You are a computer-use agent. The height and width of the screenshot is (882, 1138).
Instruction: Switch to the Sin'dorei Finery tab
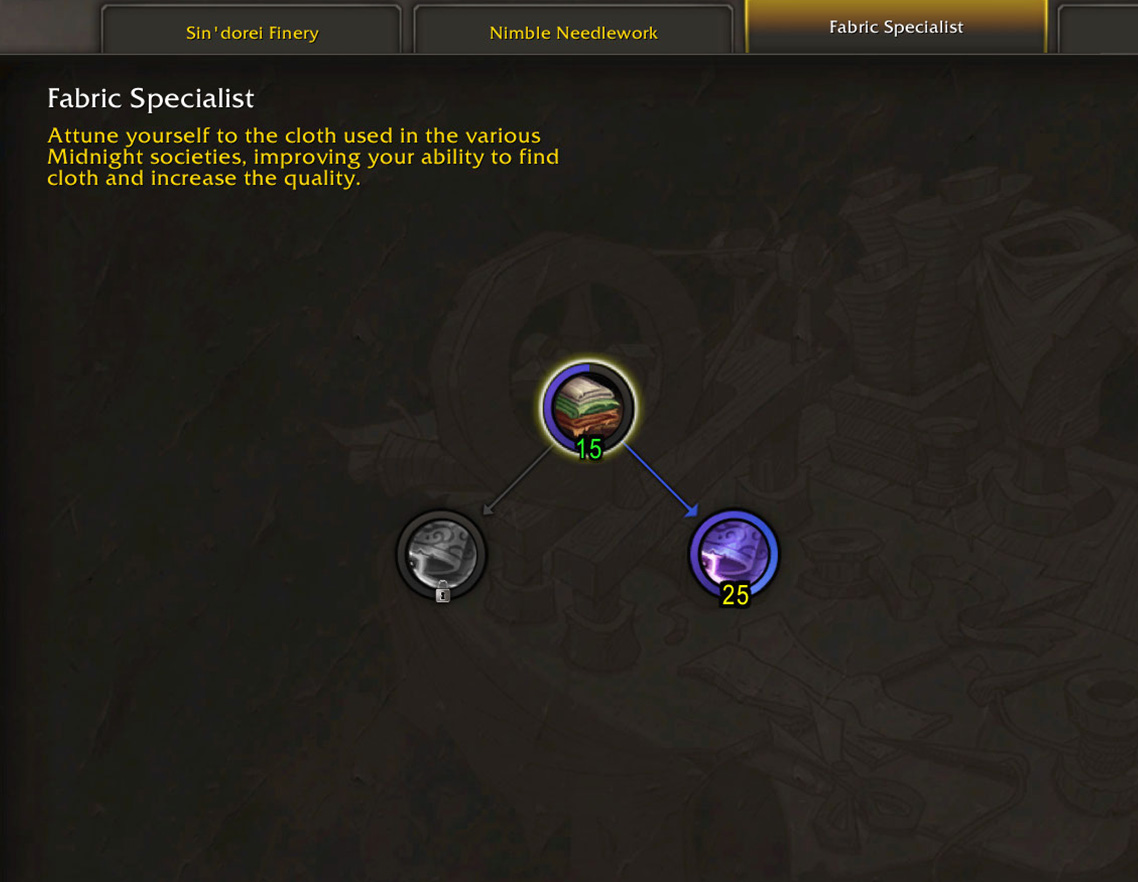[x=251, y=32]
